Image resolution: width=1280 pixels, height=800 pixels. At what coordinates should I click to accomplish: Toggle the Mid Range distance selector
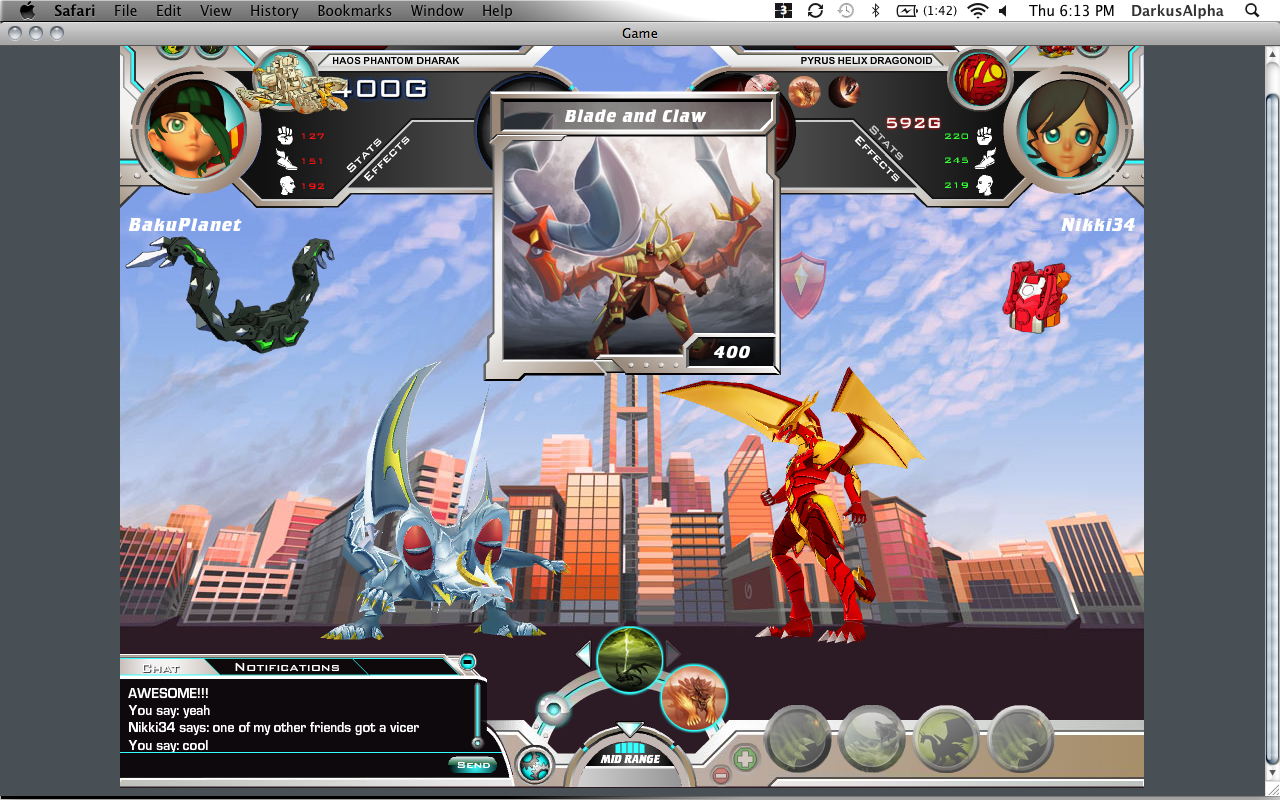pyautogui.click(x=630, y=758)
